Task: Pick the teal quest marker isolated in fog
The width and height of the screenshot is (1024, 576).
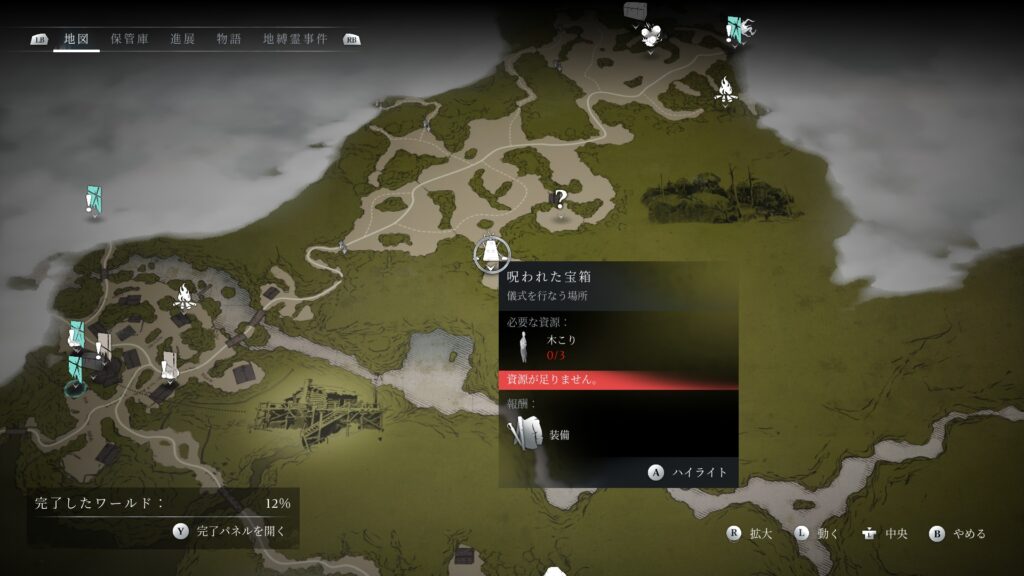Action: pos(93,200)
